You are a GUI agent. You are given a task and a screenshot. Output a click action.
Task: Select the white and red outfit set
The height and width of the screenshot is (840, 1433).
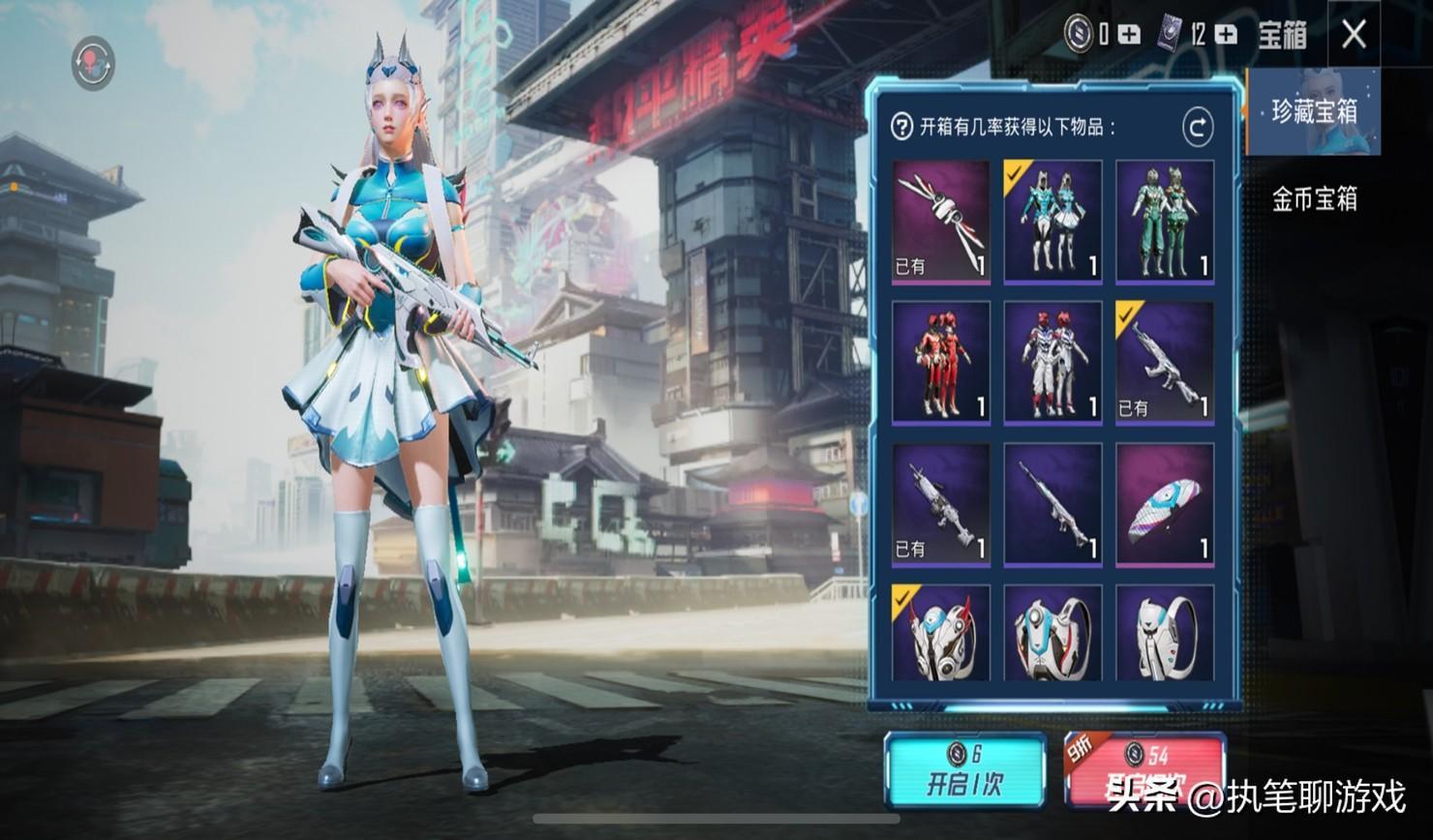[1052, 363]
